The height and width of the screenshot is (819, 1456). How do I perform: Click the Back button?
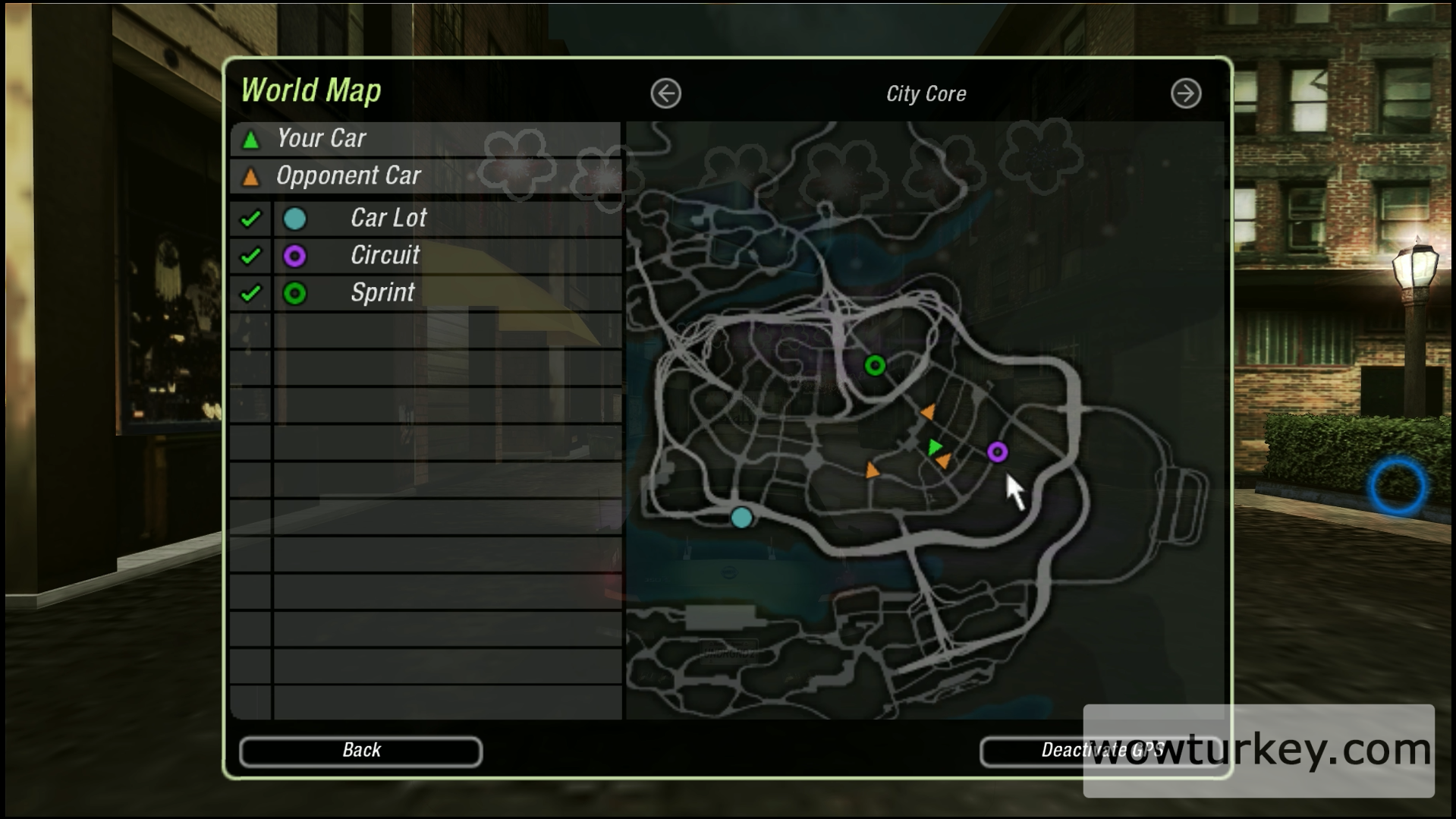pos(360,751)
